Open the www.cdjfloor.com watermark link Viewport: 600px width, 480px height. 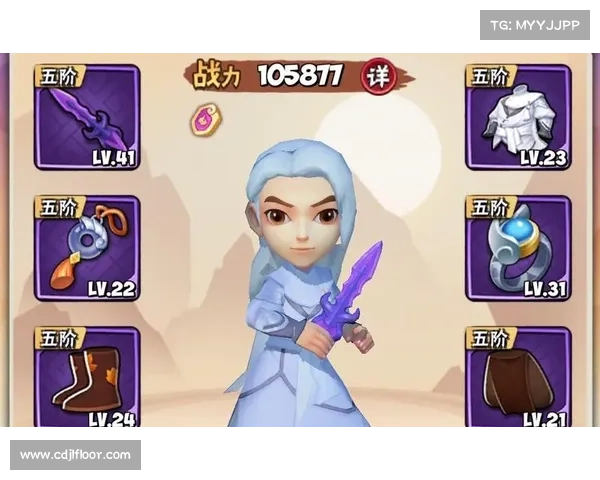click(x=76, y=455)
